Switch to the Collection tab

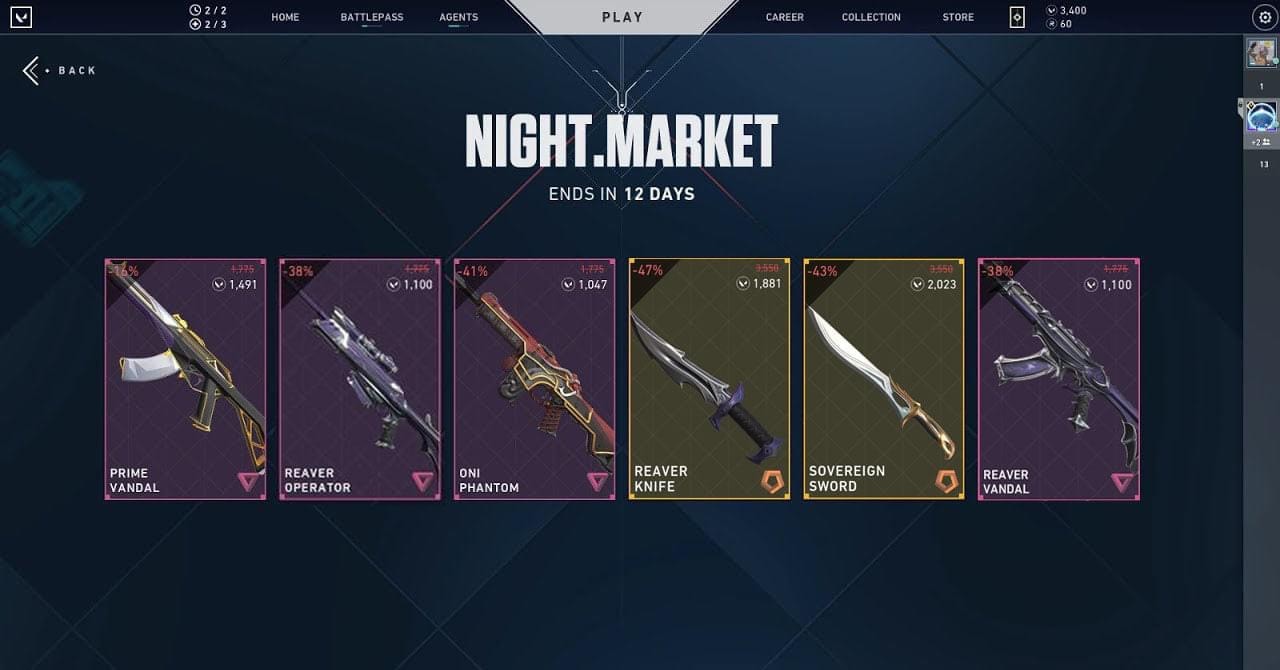coord(871,17)
